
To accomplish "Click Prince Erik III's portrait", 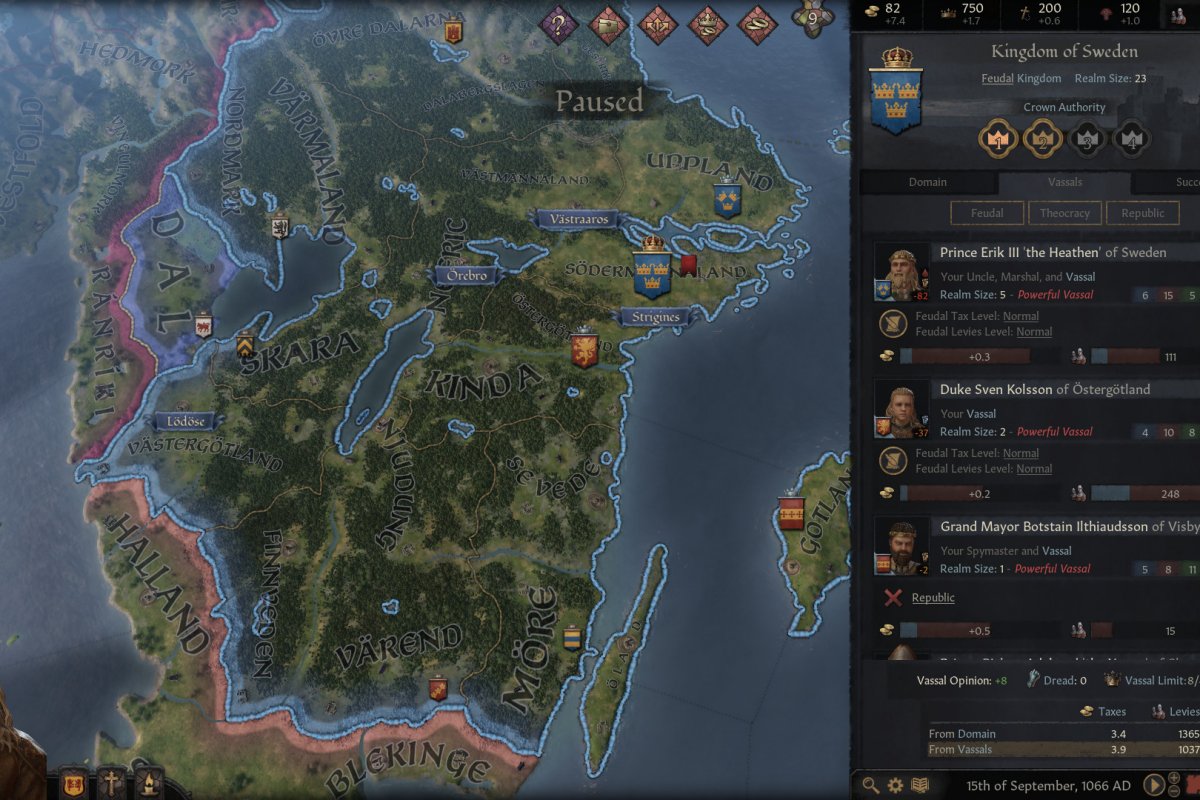I will click(x=902, y=272).
